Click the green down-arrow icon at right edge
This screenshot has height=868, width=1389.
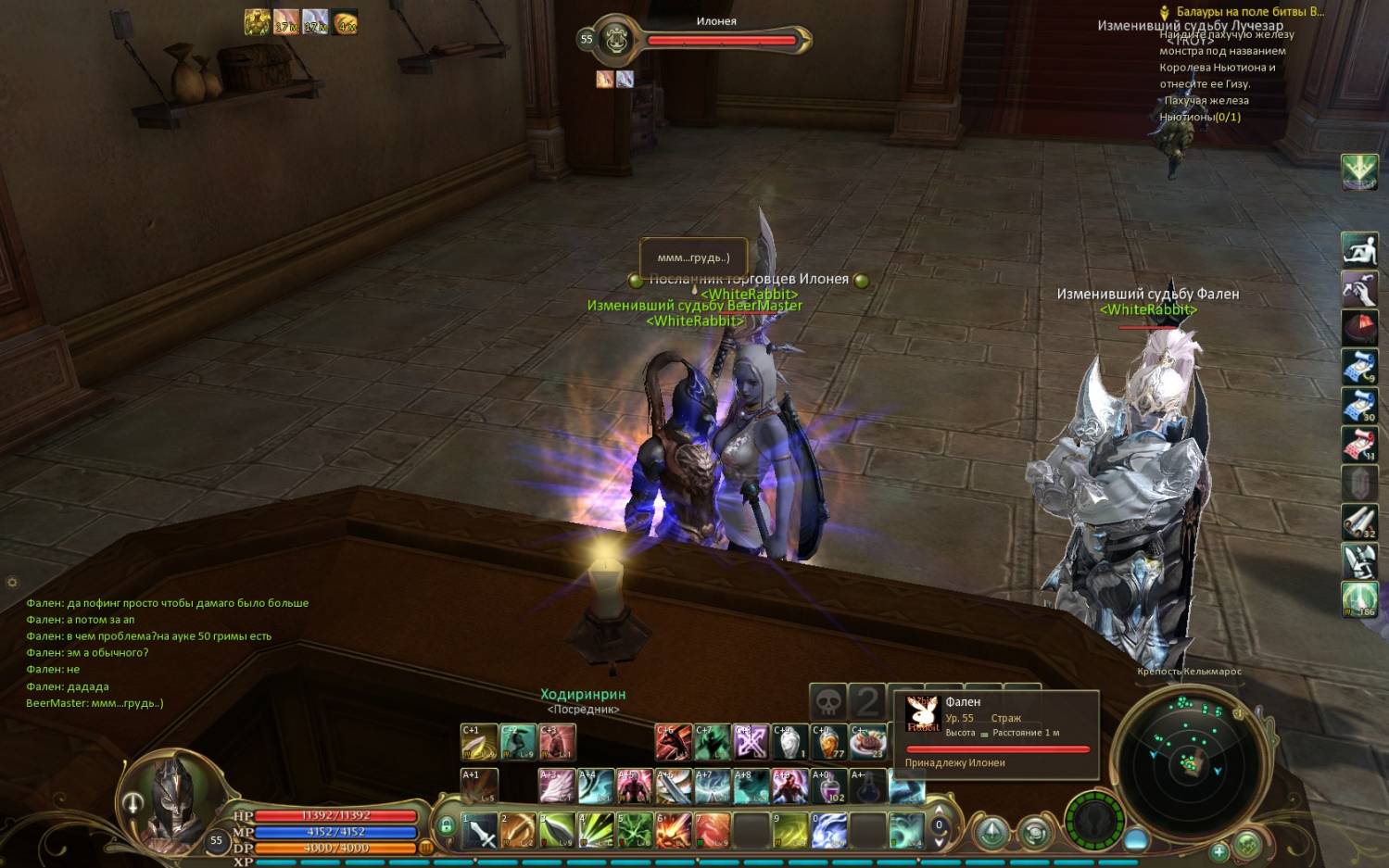click(1359, 172)
